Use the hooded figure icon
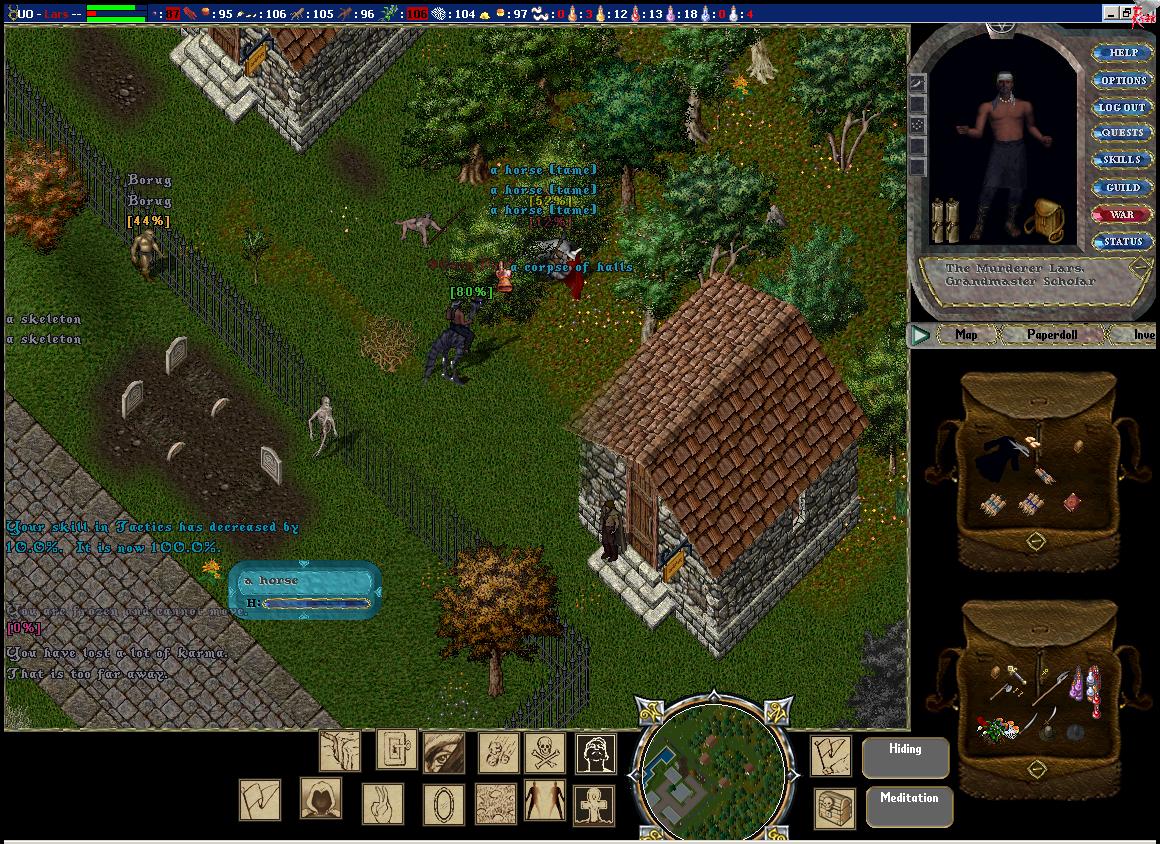The height and width of the screenshot is (844, 1160). point(321,798)
